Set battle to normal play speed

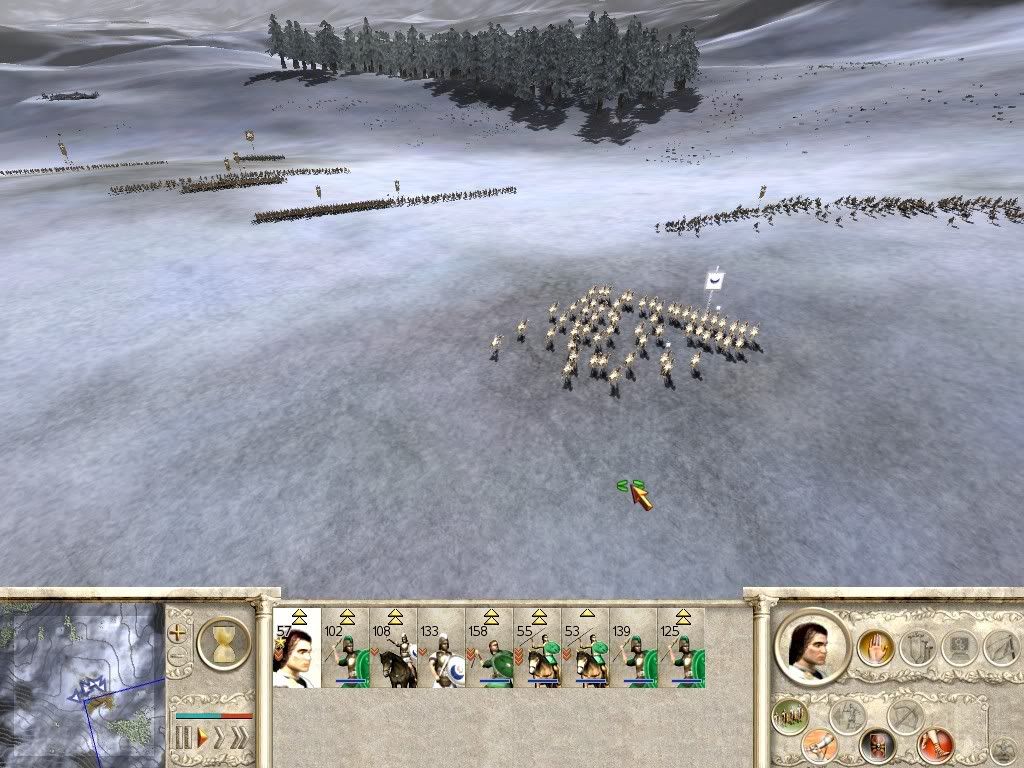coord(203,739)
